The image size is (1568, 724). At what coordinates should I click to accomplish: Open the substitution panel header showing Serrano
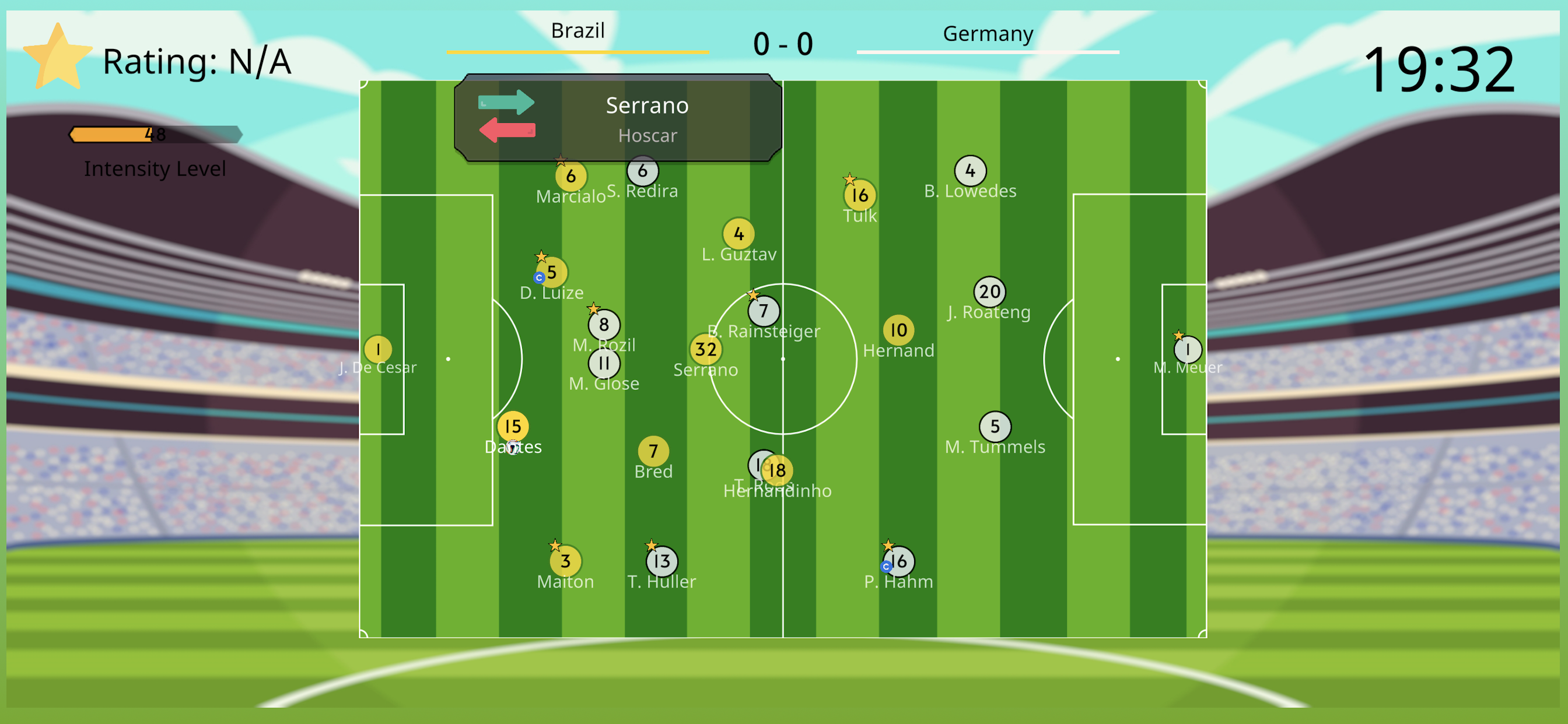click(647, 106)
